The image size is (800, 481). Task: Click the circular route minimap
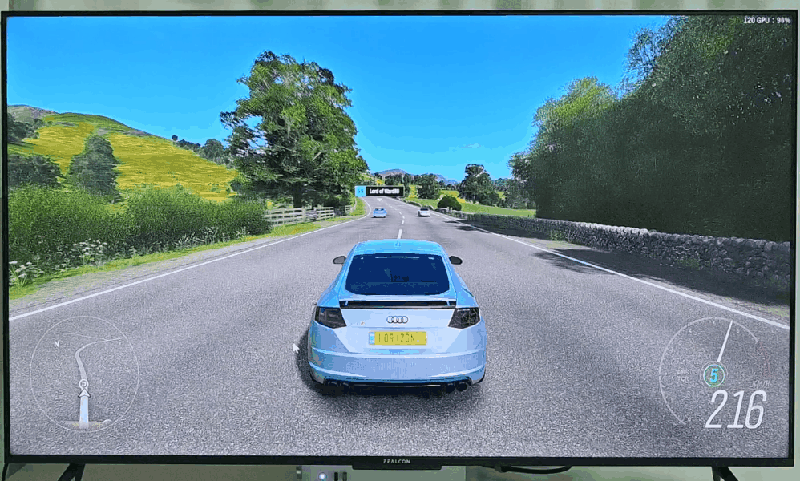pos(84,373)
